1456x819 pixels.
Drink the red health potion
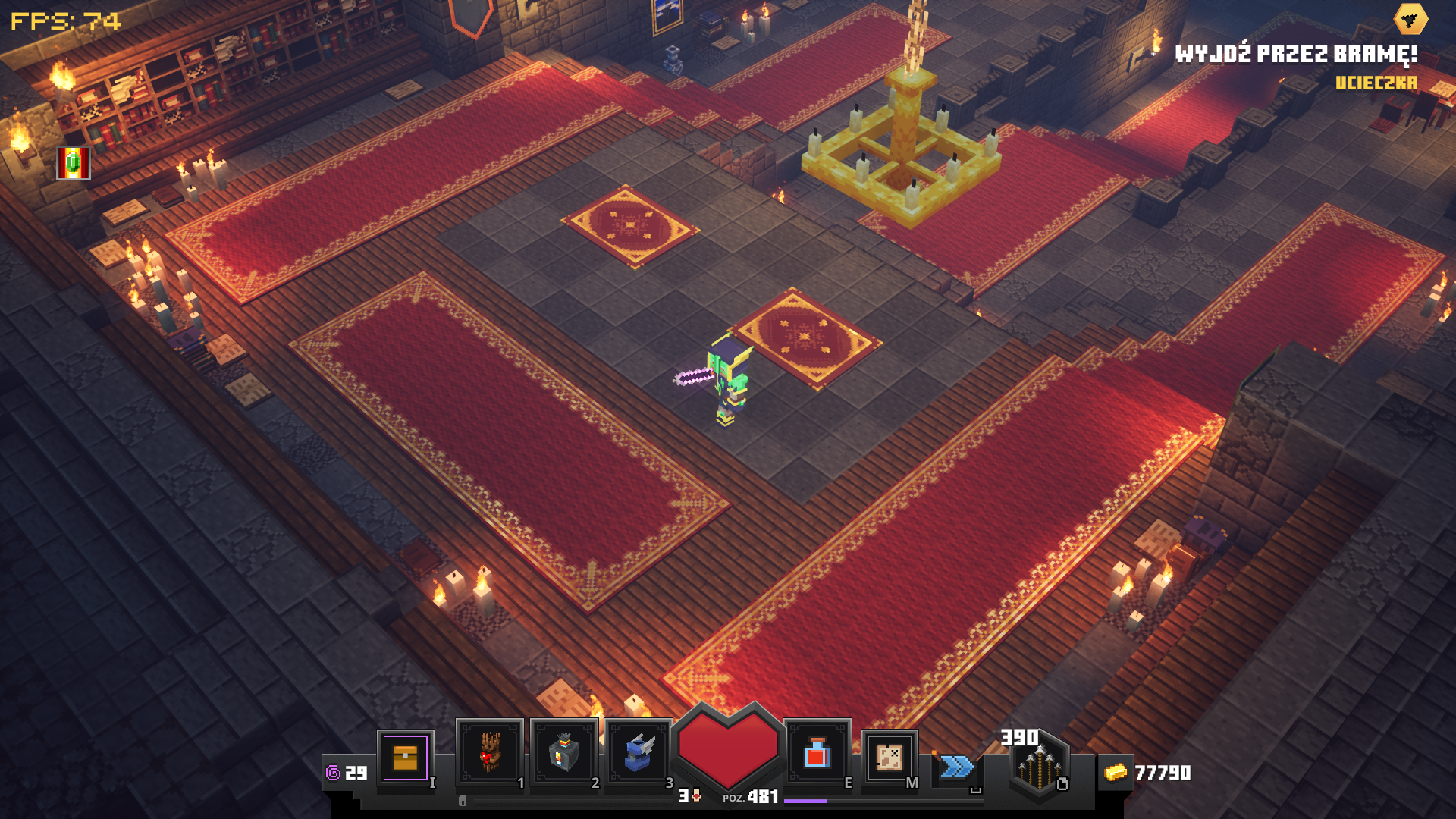(817, 754)
